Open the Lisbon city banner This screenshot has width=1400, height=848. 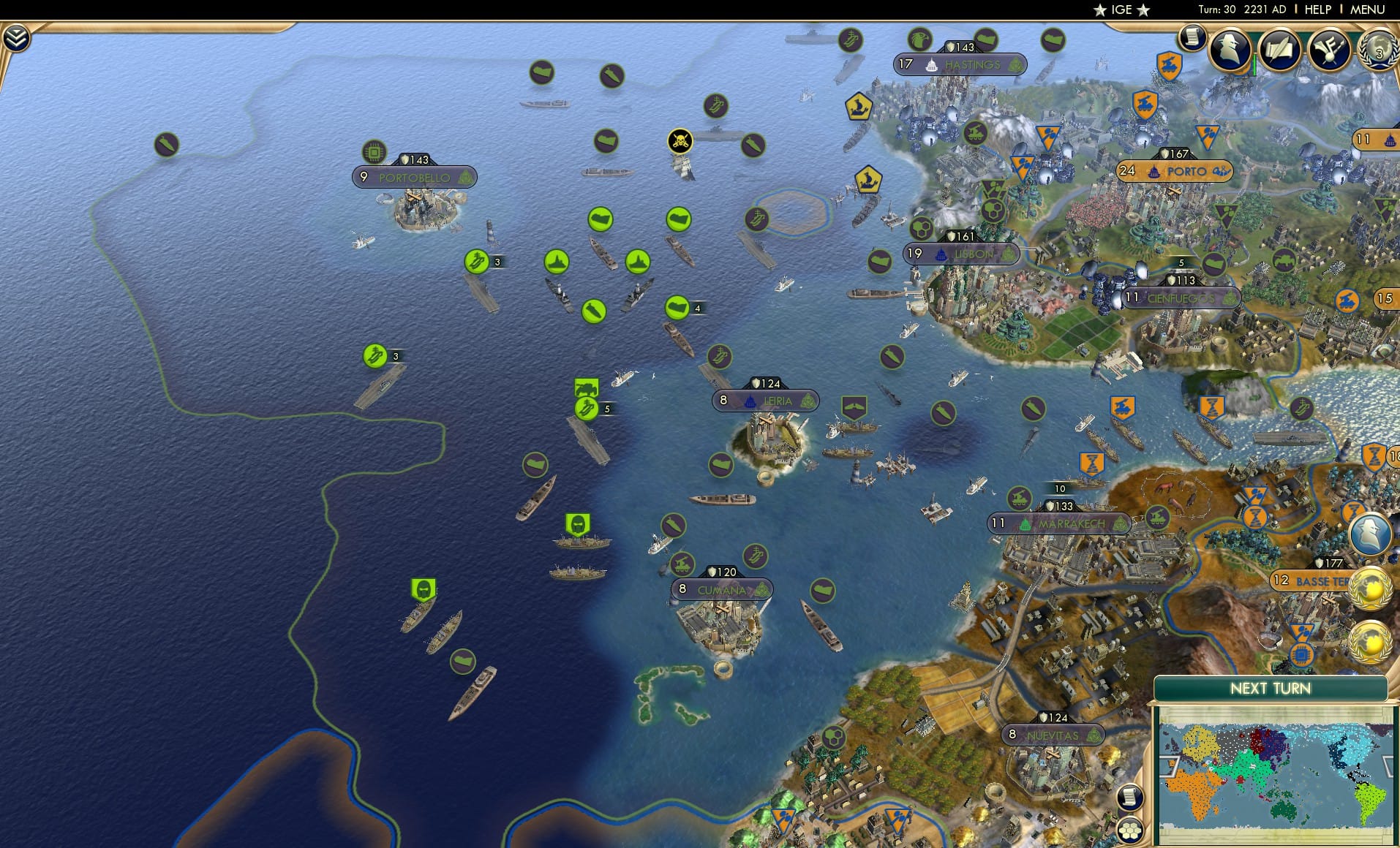[960, 254]
